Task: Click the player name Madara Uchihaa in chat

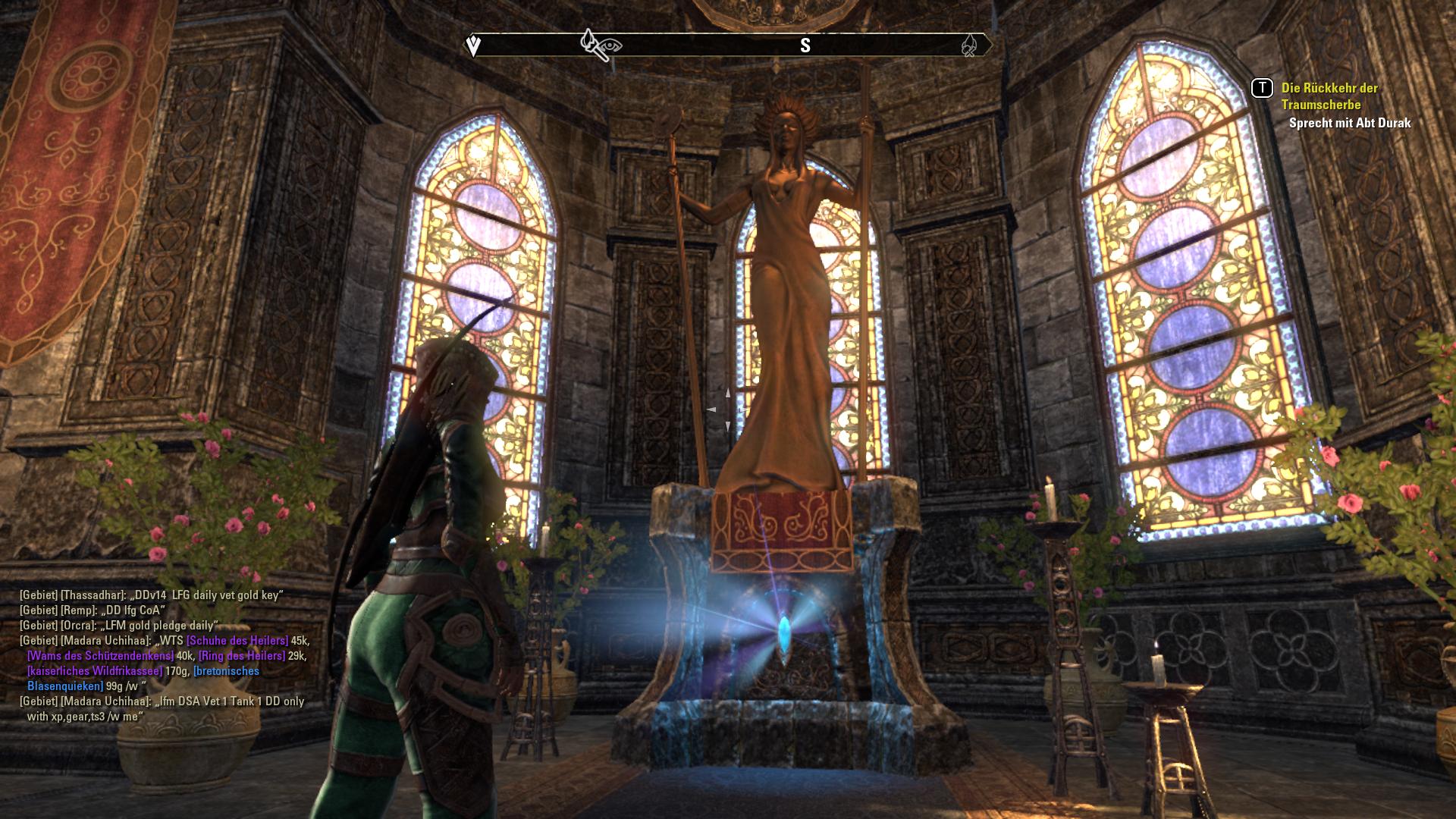Action: (x=107, y=641)
